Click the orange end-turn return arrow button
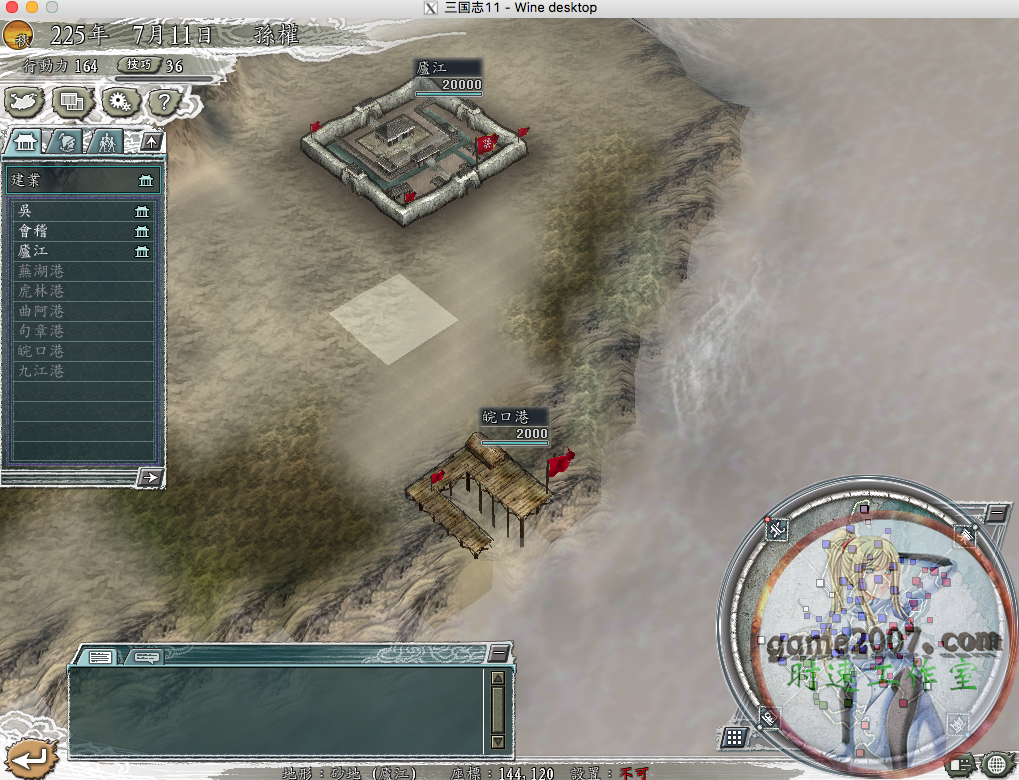 pyautogui.click(x=24, y=756)
